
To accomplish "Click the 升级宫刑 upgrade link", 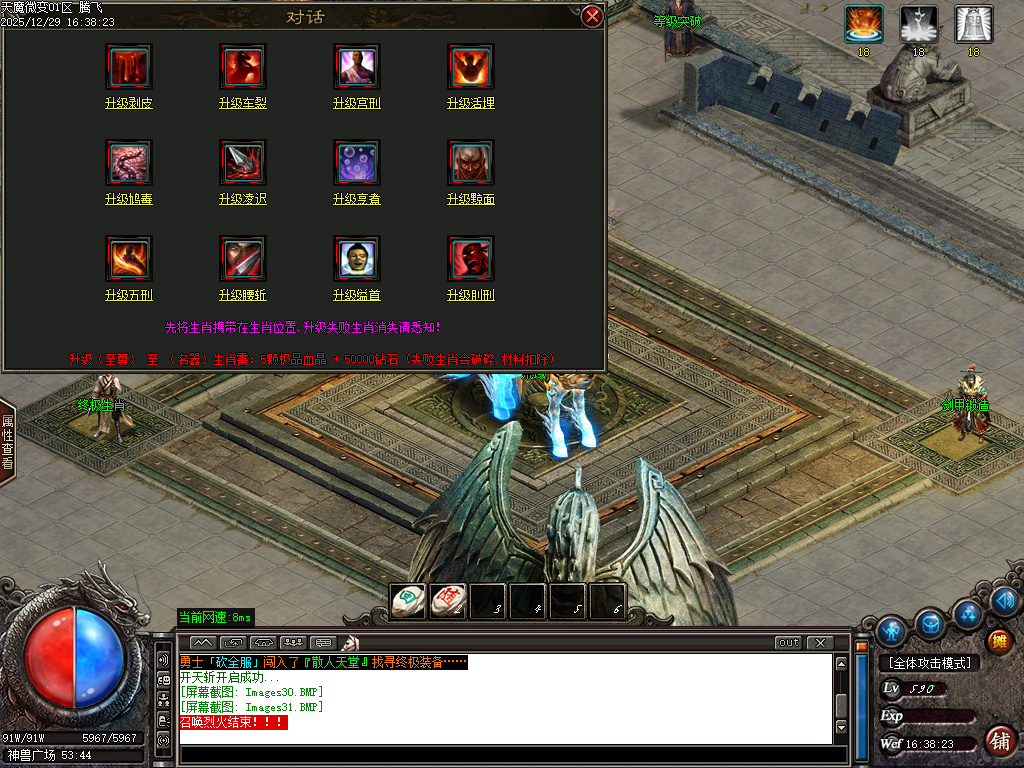I will point(357,103).
